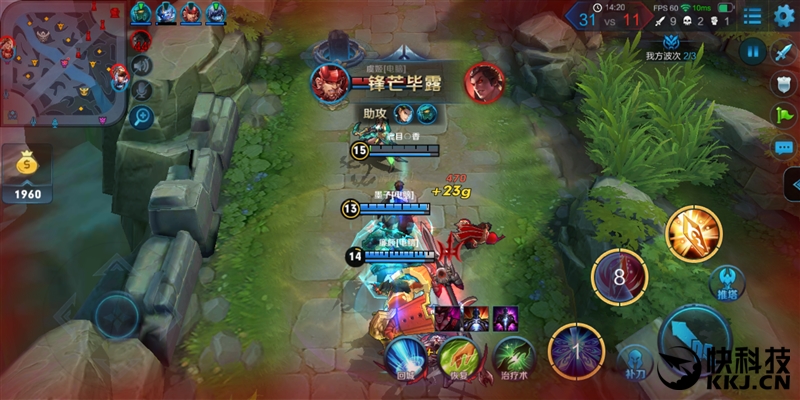The image size is (800, 400).
Task: Open the quick chat bubble
Action: 784,147
